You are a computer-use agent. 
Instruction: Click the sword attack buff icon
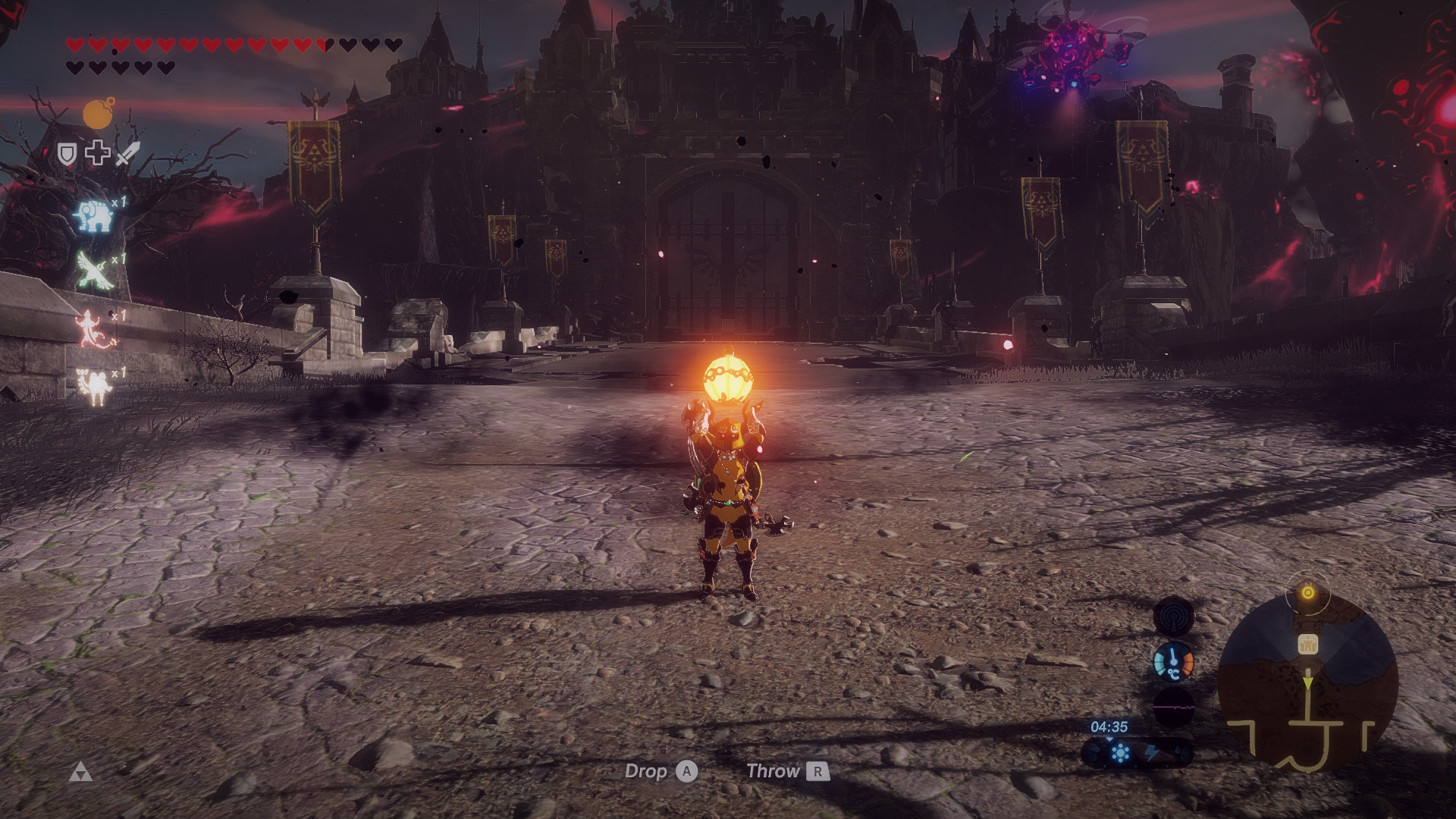(x=127, y=154)
